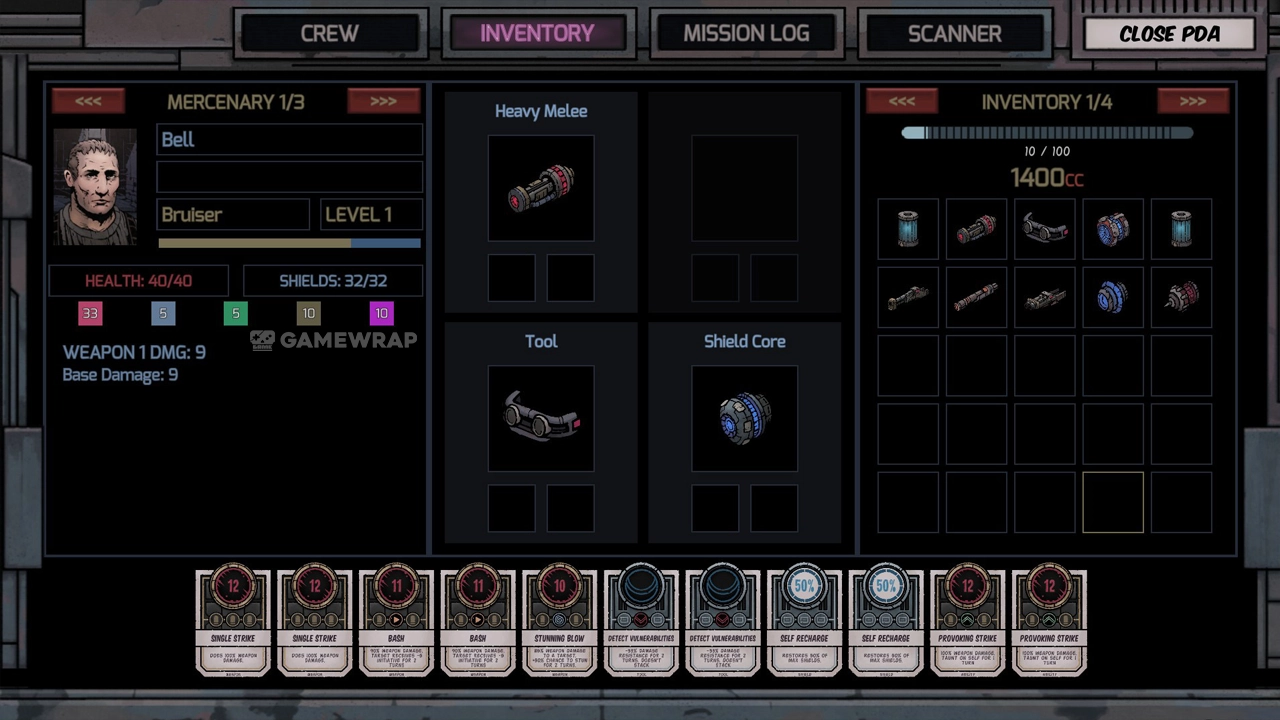
Task: Open the Inventory tab
Action: (x=537, y=33)
